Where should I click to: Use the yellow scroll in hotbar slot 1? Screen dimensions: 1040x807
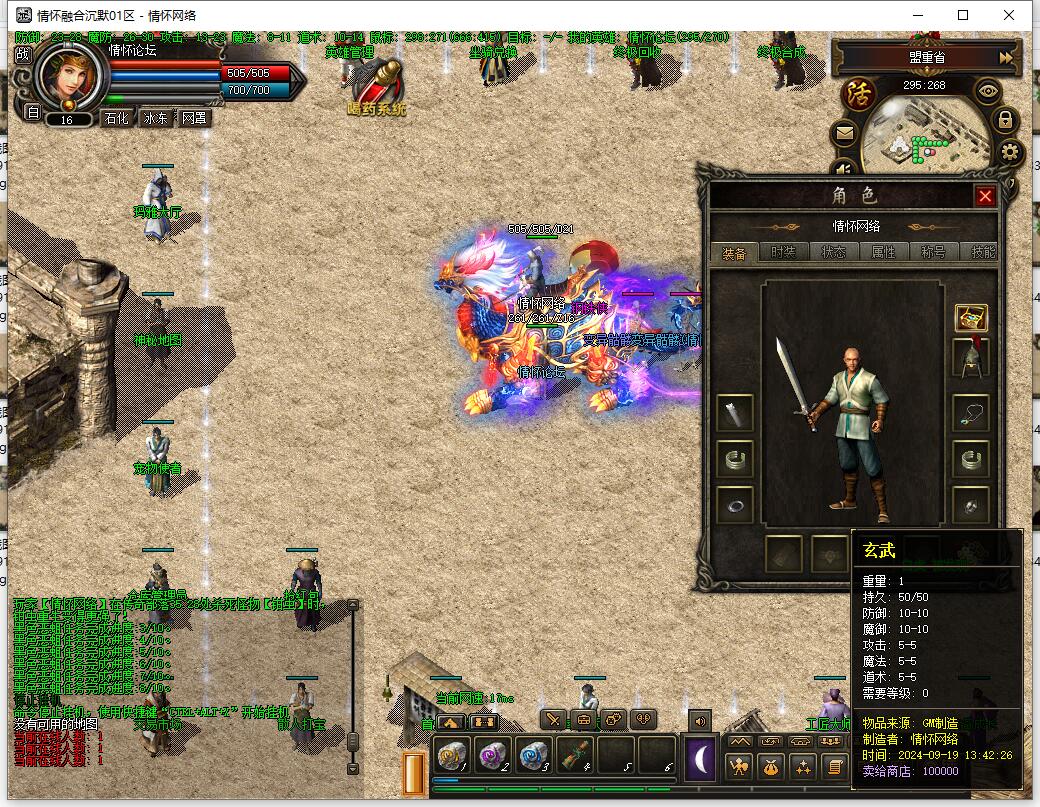click(454, 755)
